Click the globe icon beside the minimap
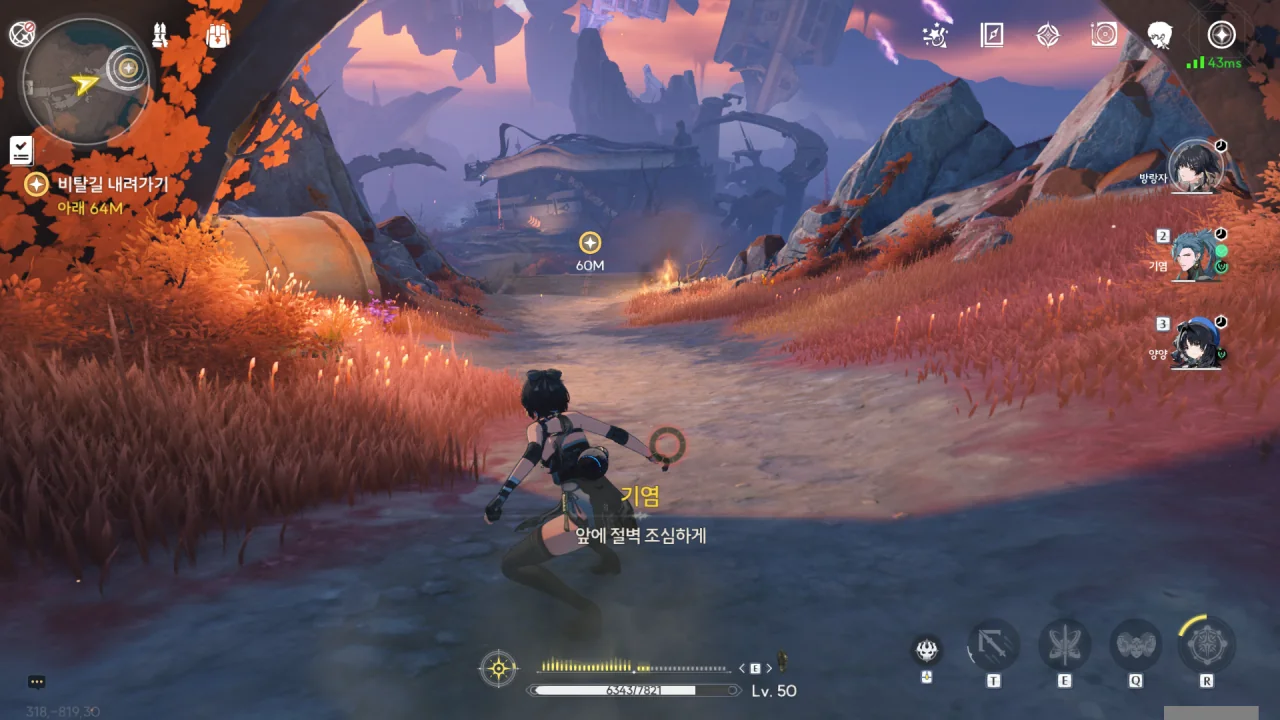The image size is (1280, 720). (x=21, y=34)
